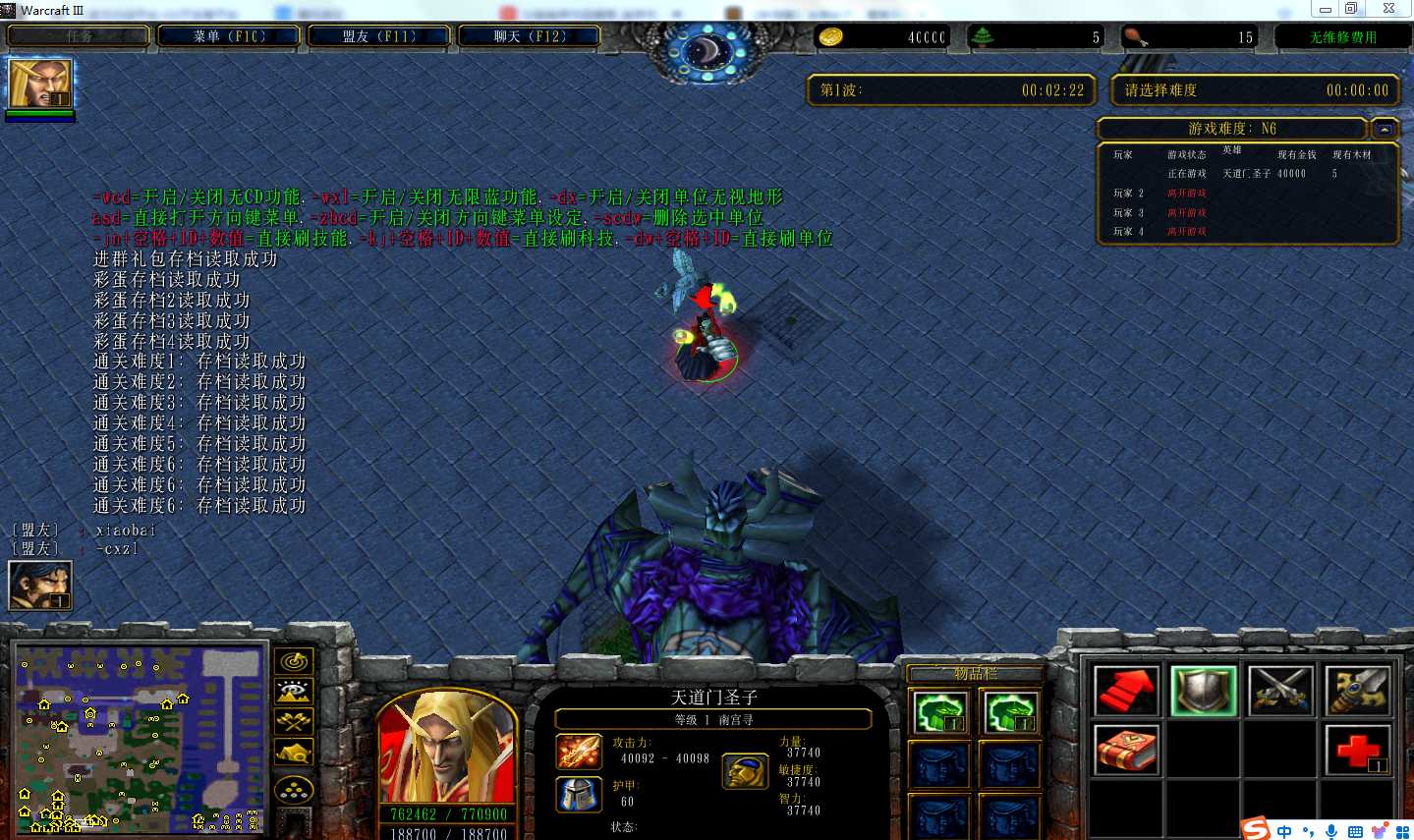This screenshot has height=840, width=1414.
Task: Click the crossed swords attack skill icon
Action: [x=1279, y=689]
